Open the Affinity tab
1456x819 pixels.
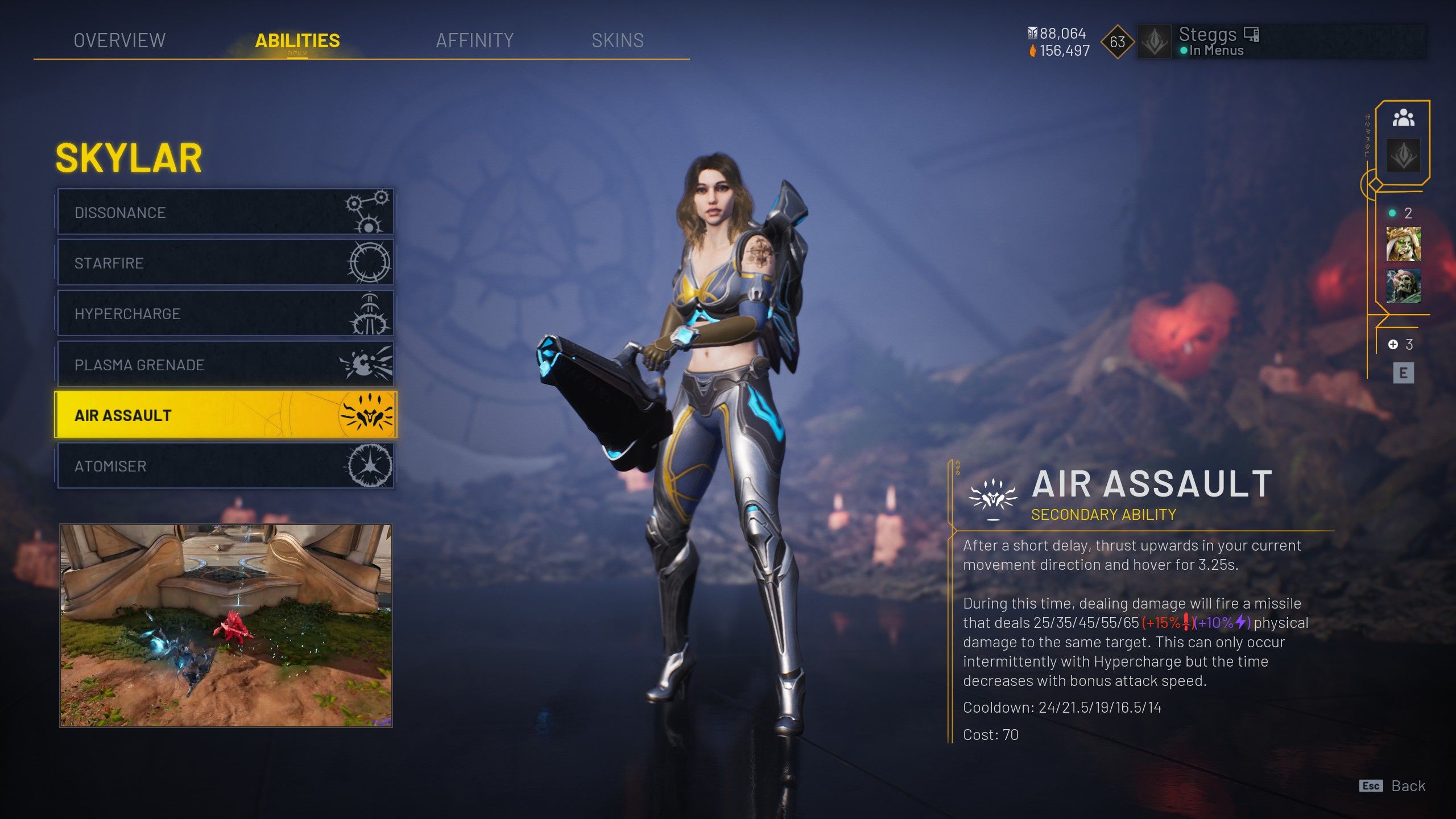click(x=474, y=40)
